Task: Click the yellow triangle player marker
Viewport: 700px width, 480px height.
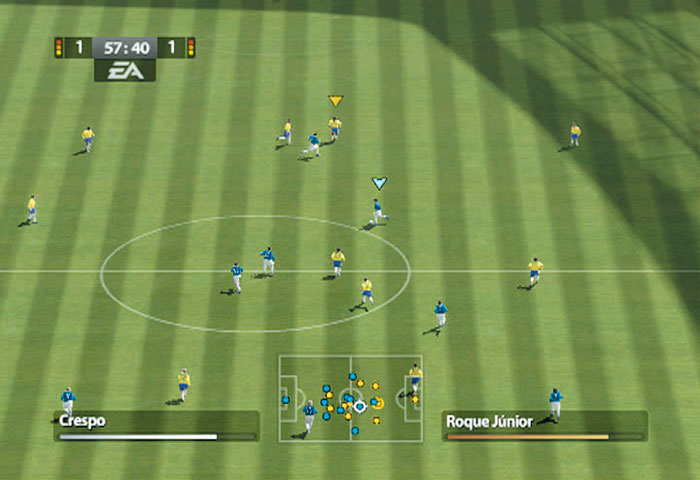Action: click(335, 101)
